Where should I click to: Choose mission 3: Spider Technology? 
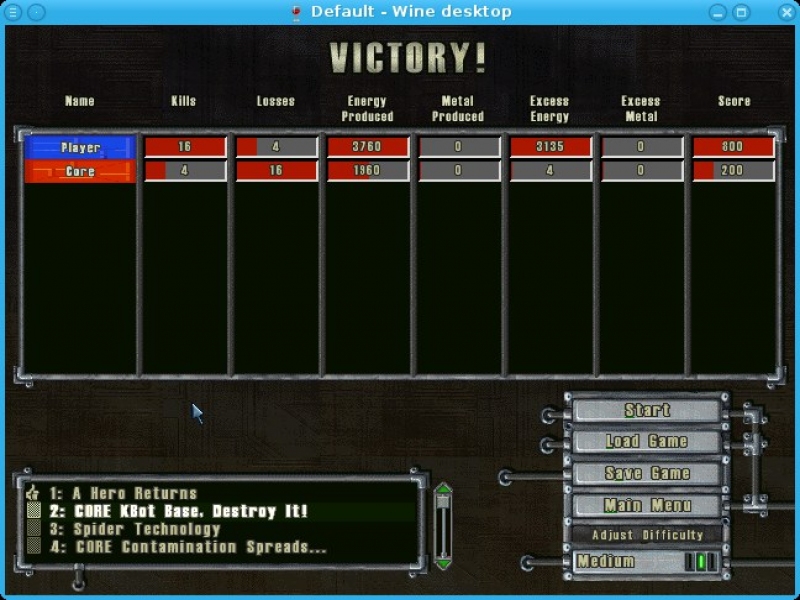pyautogui.click(x=147, y=529)
